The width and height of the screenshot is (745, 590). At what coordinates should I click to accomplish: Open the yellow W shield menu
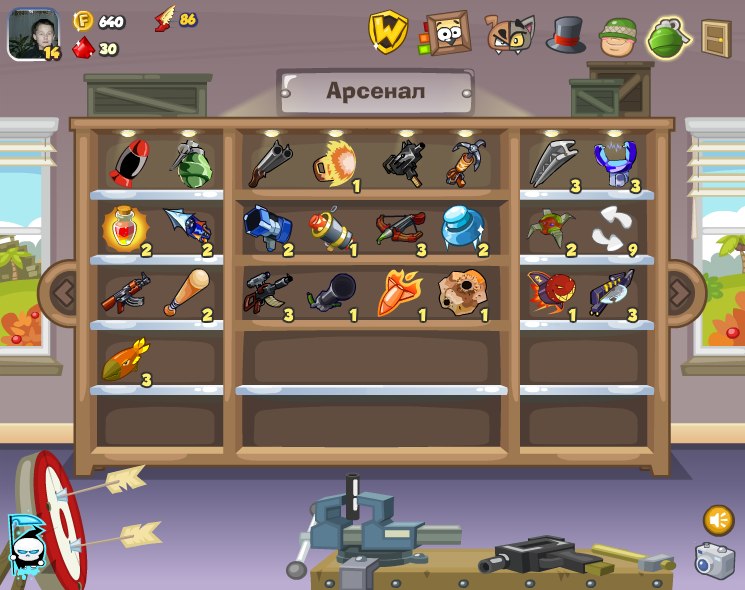[x=387, y=32]
